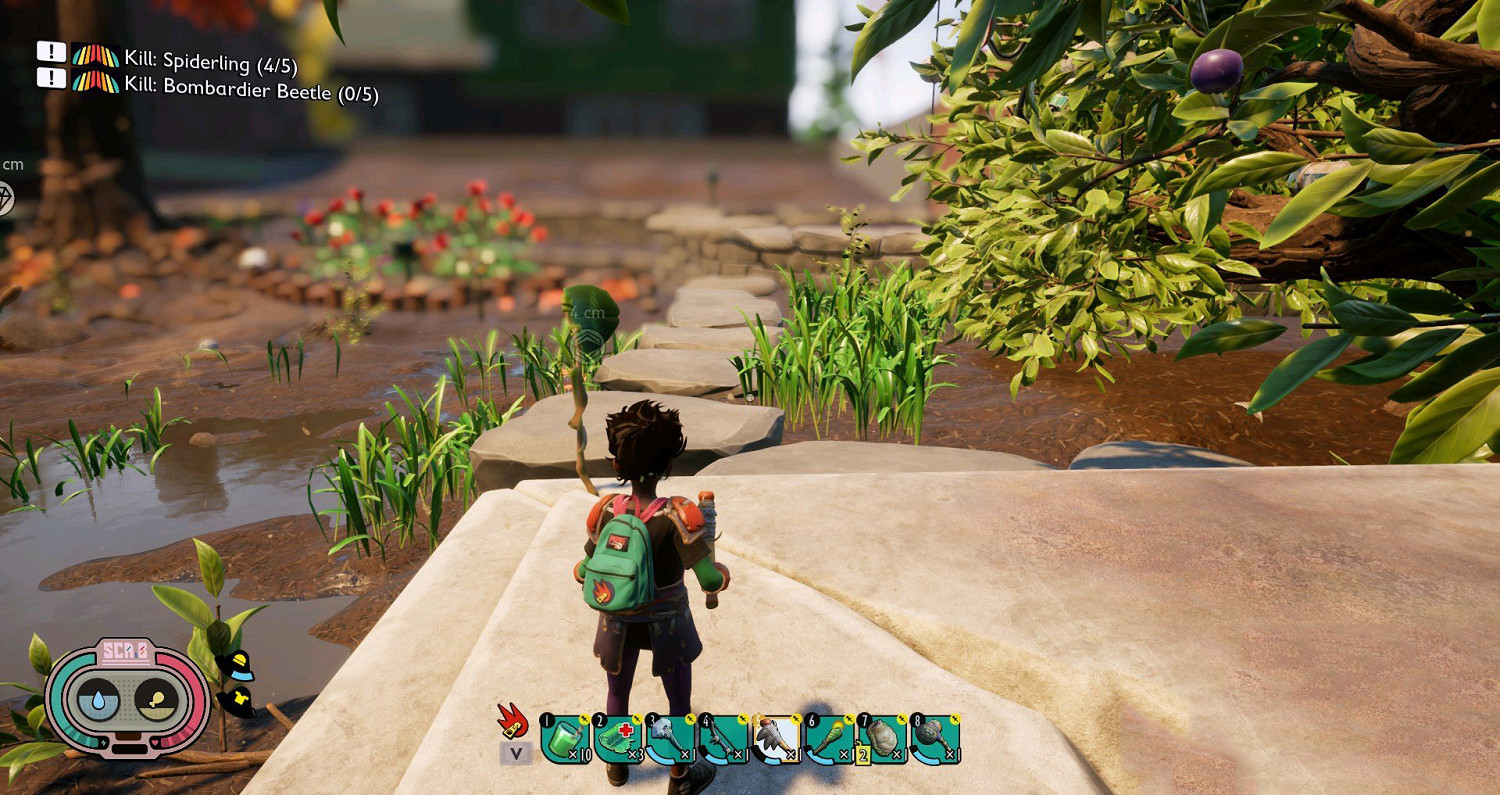
Task: Select the bow in hotbar slot 4
Action: click(x=723, y=741)
